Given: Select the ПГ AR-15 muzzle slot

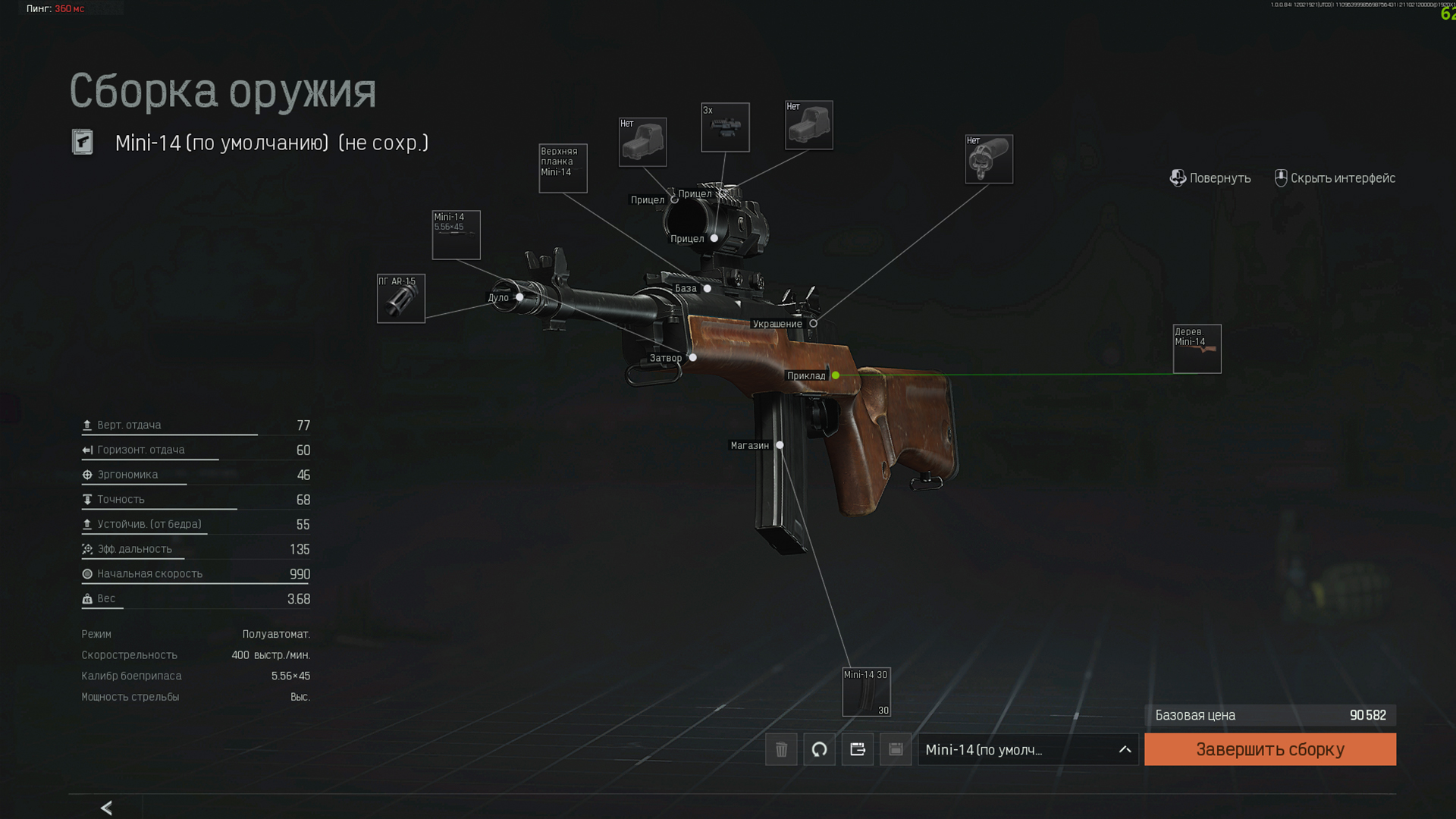Looking at the screenshot, I should (401, 298).
